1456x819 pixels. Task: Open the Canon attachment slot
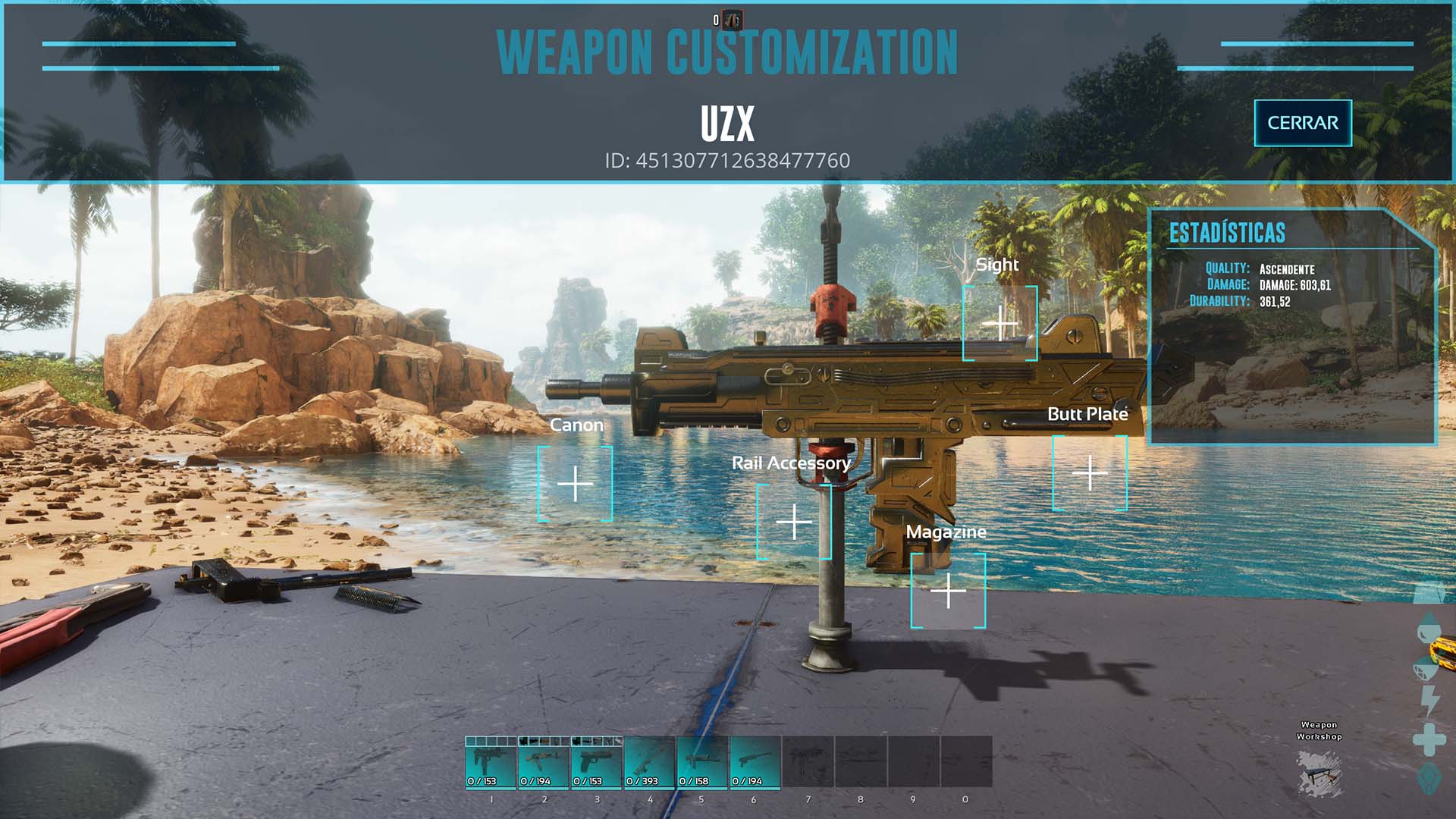point(575,484)
